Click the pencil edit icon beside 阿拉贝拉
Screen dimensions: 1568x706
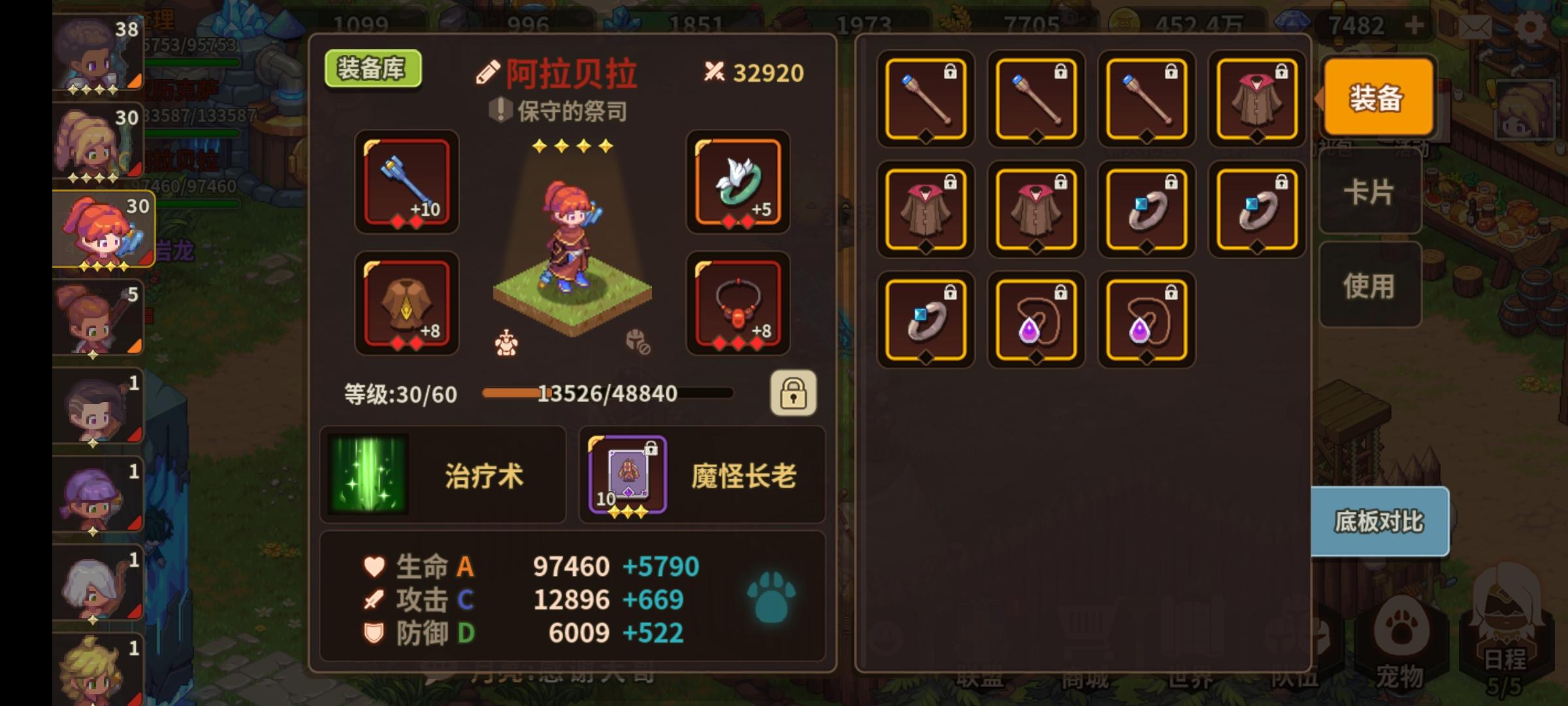pos(487,72)
